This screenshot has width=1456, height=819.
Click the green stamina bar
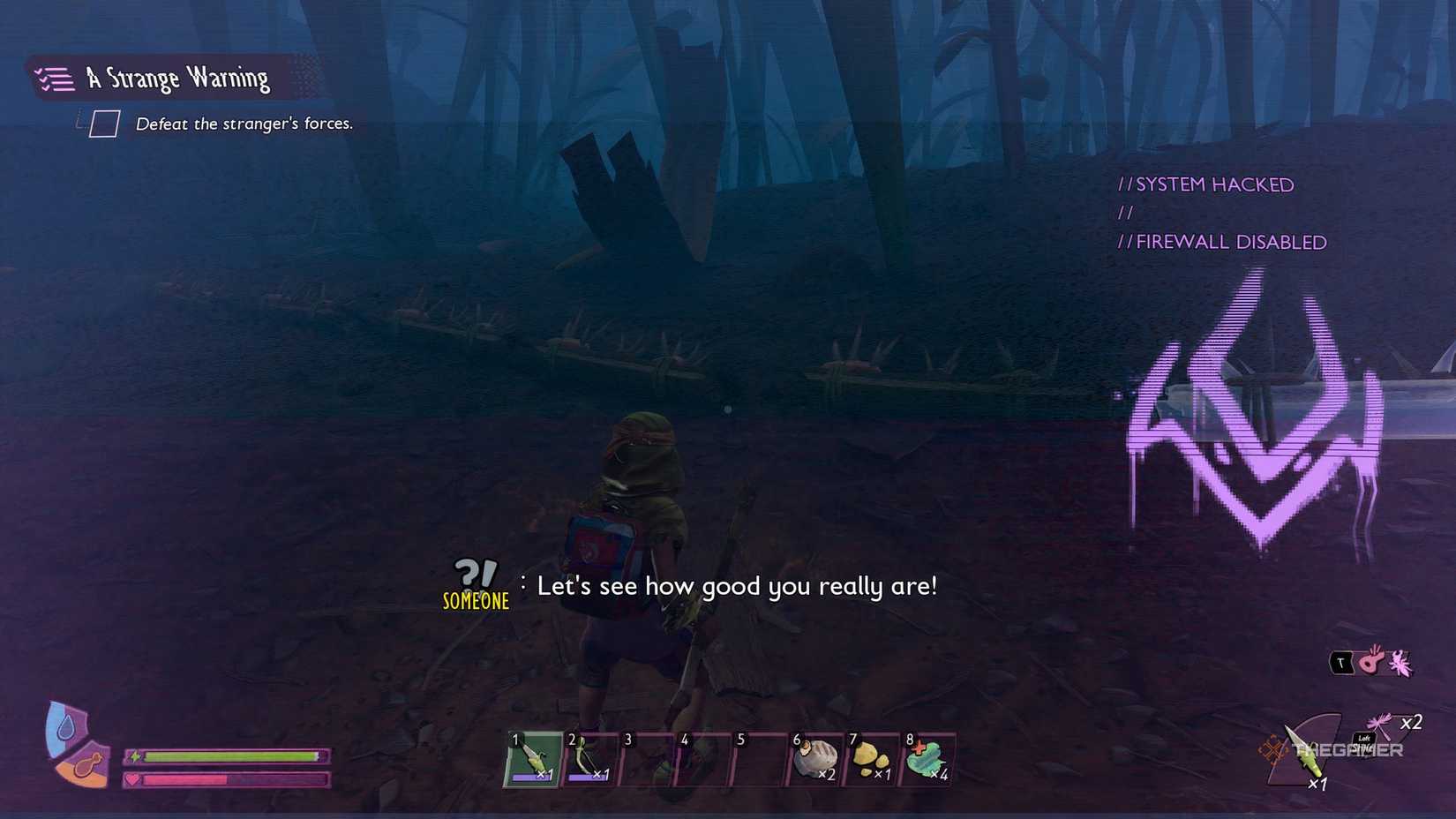[231, 755]
